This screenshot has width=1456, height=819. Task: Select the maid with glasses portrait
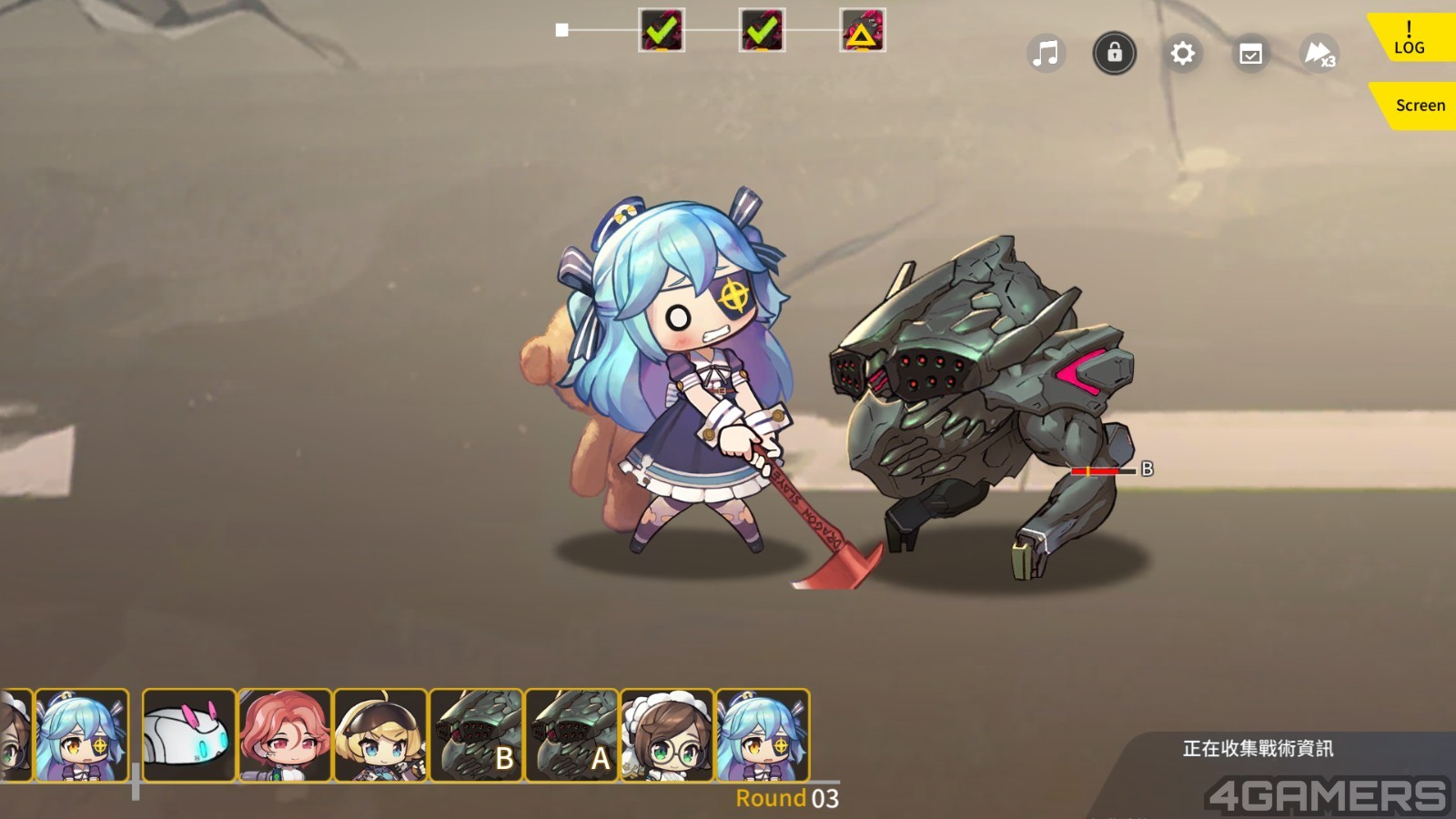667,735
